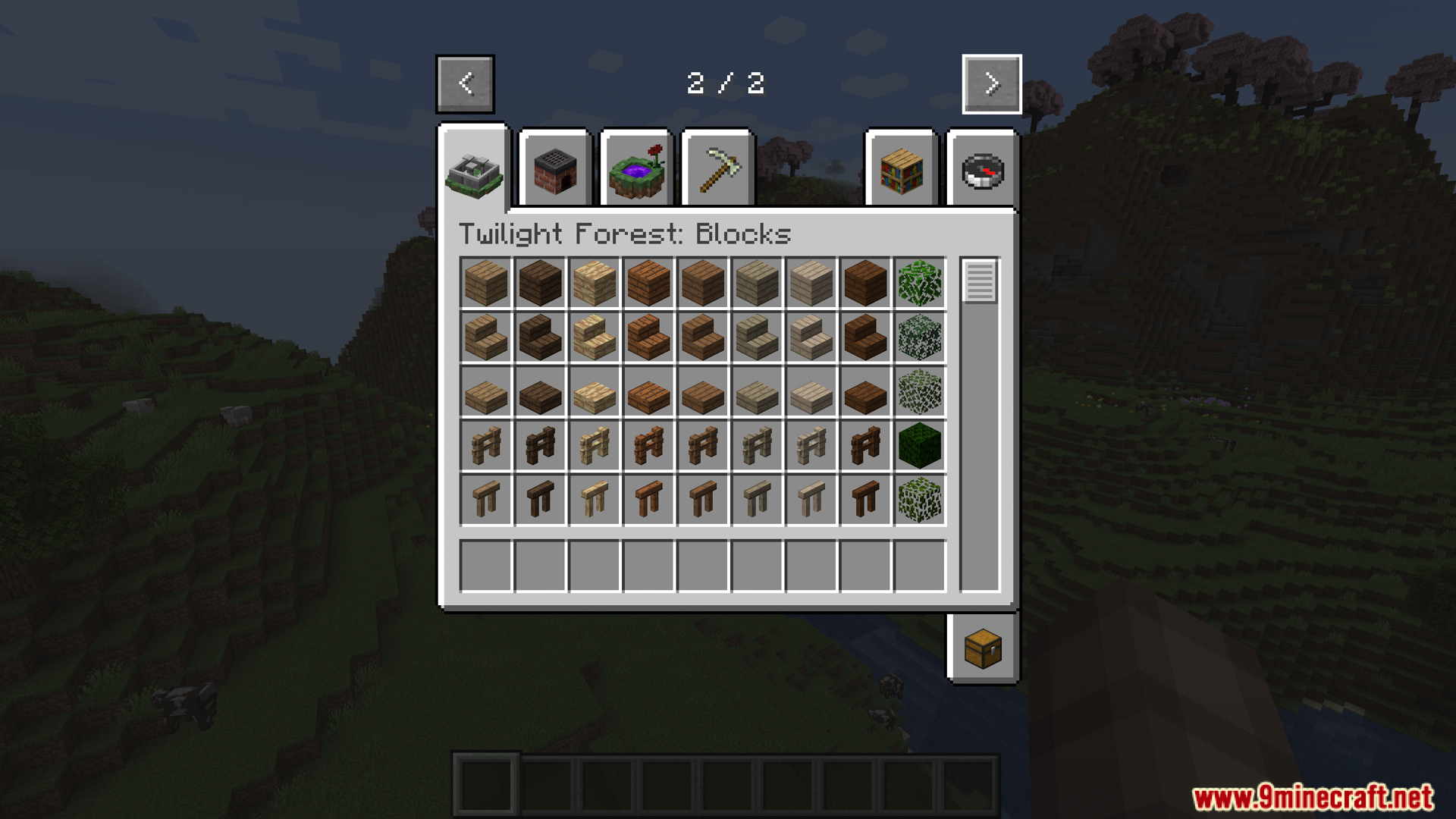Go to the next creative tab page
This screenshot has width=1456, height=819.
pos(991,84)
